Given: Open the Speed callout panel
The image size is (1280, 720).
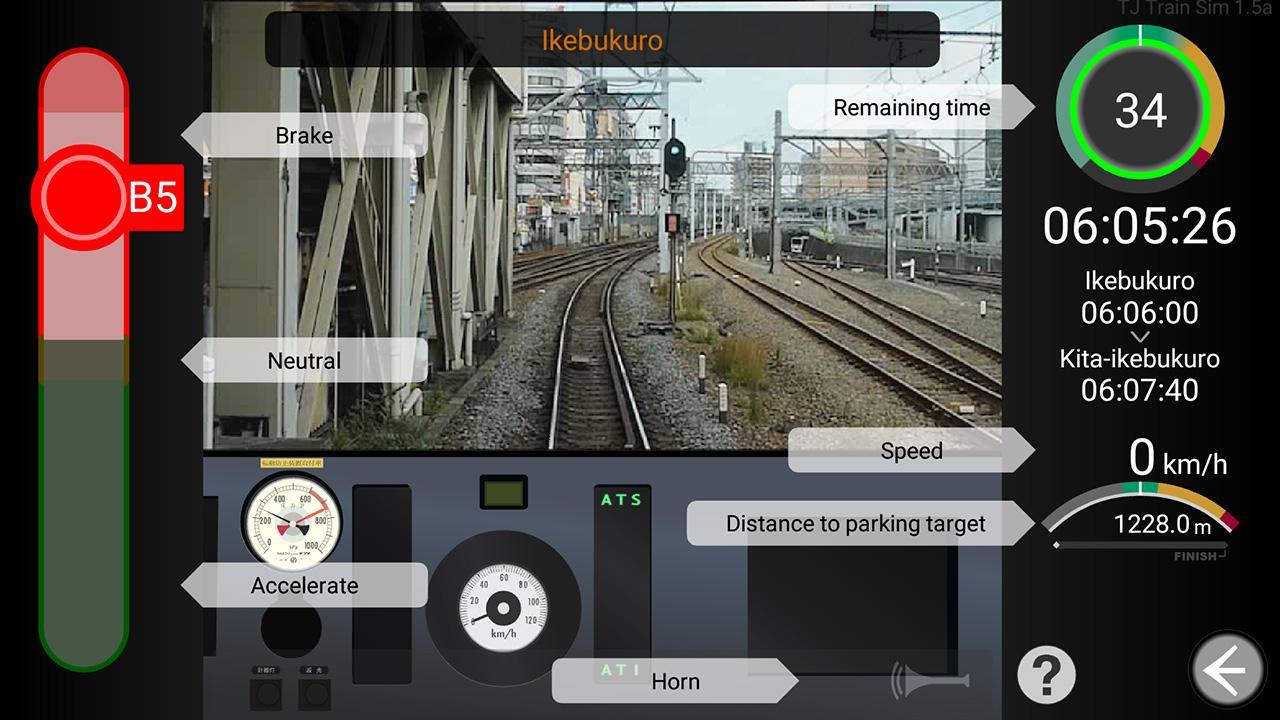Looking at the screenshot, I should click(911, 450).
